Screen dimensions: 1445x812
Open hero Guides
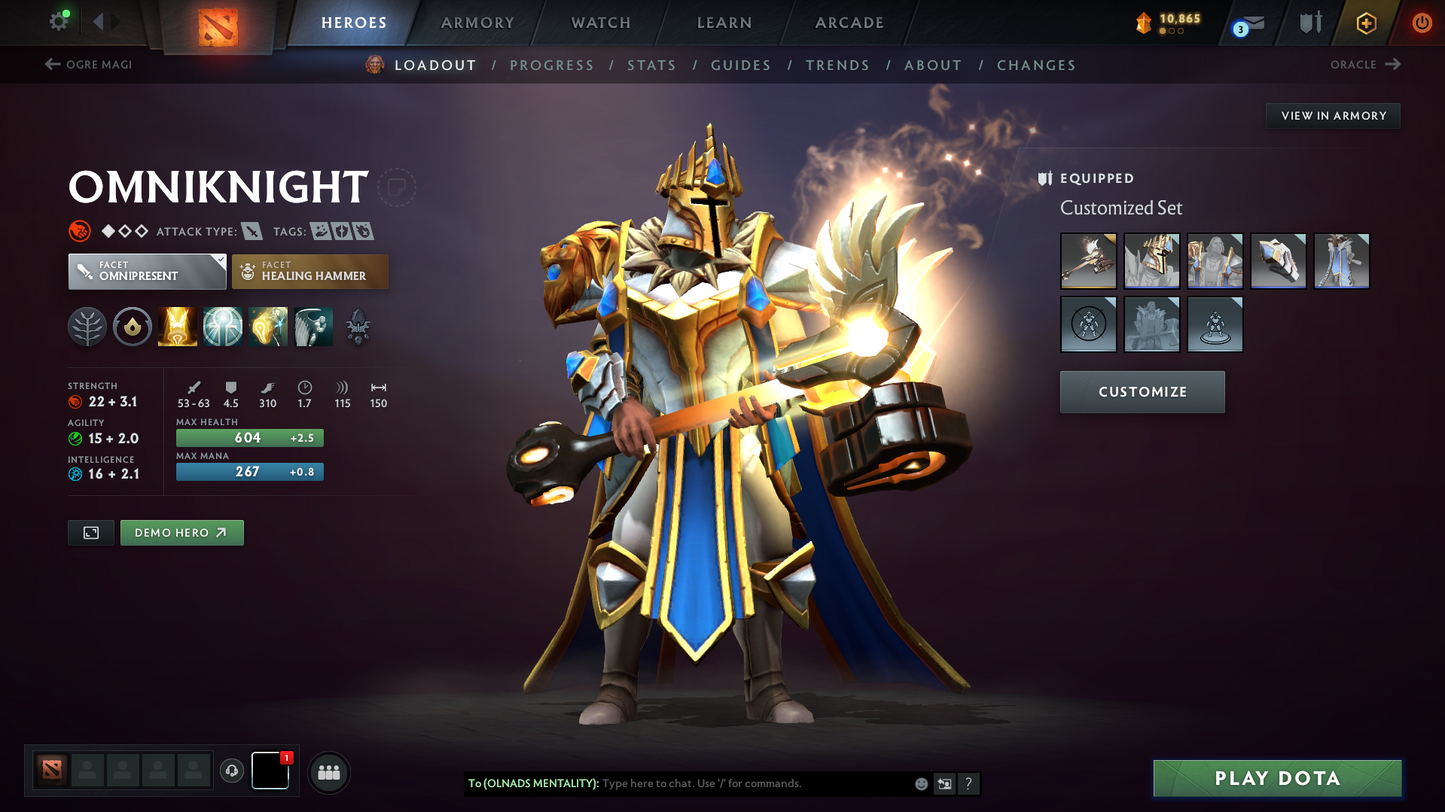point(740,65)
